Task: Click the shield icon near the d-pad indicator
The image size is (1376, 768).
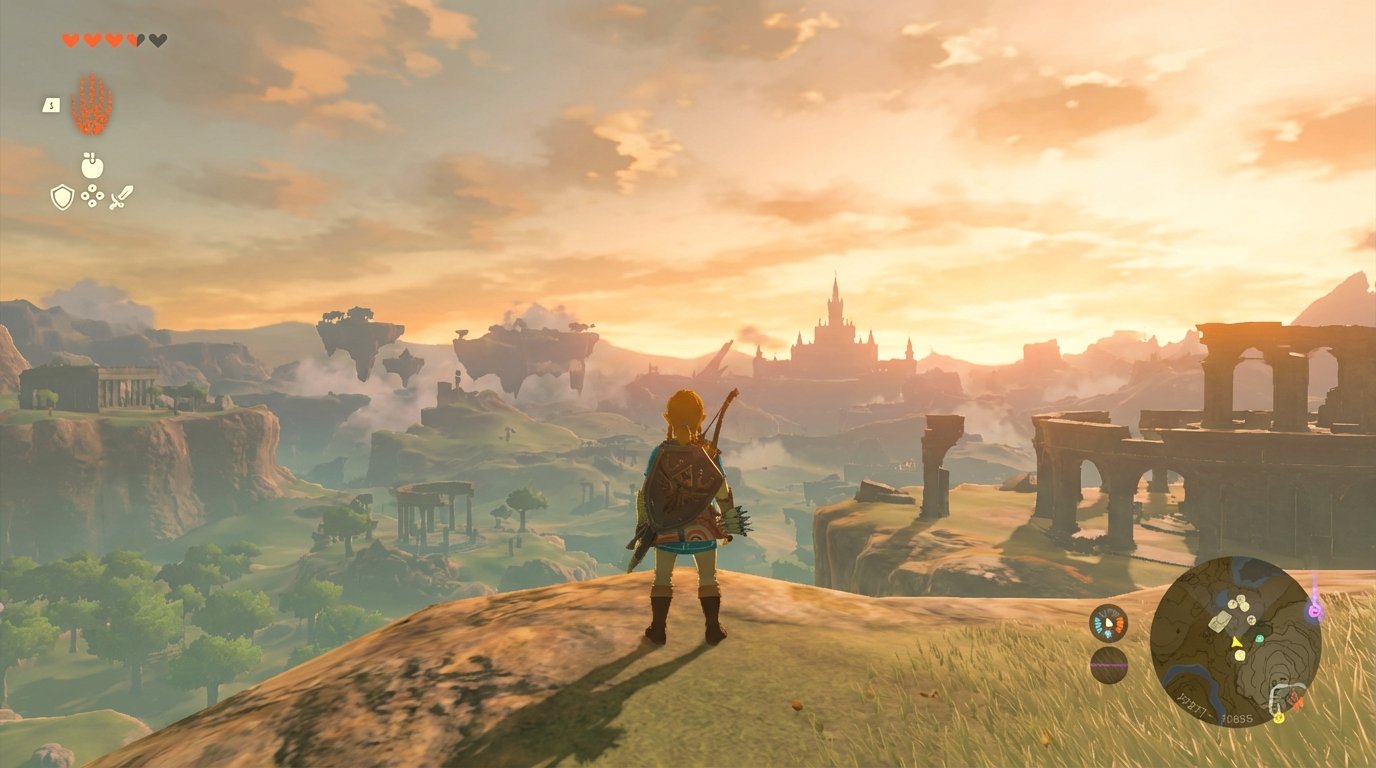Action: pyautogui.click(x=61, y=197)
